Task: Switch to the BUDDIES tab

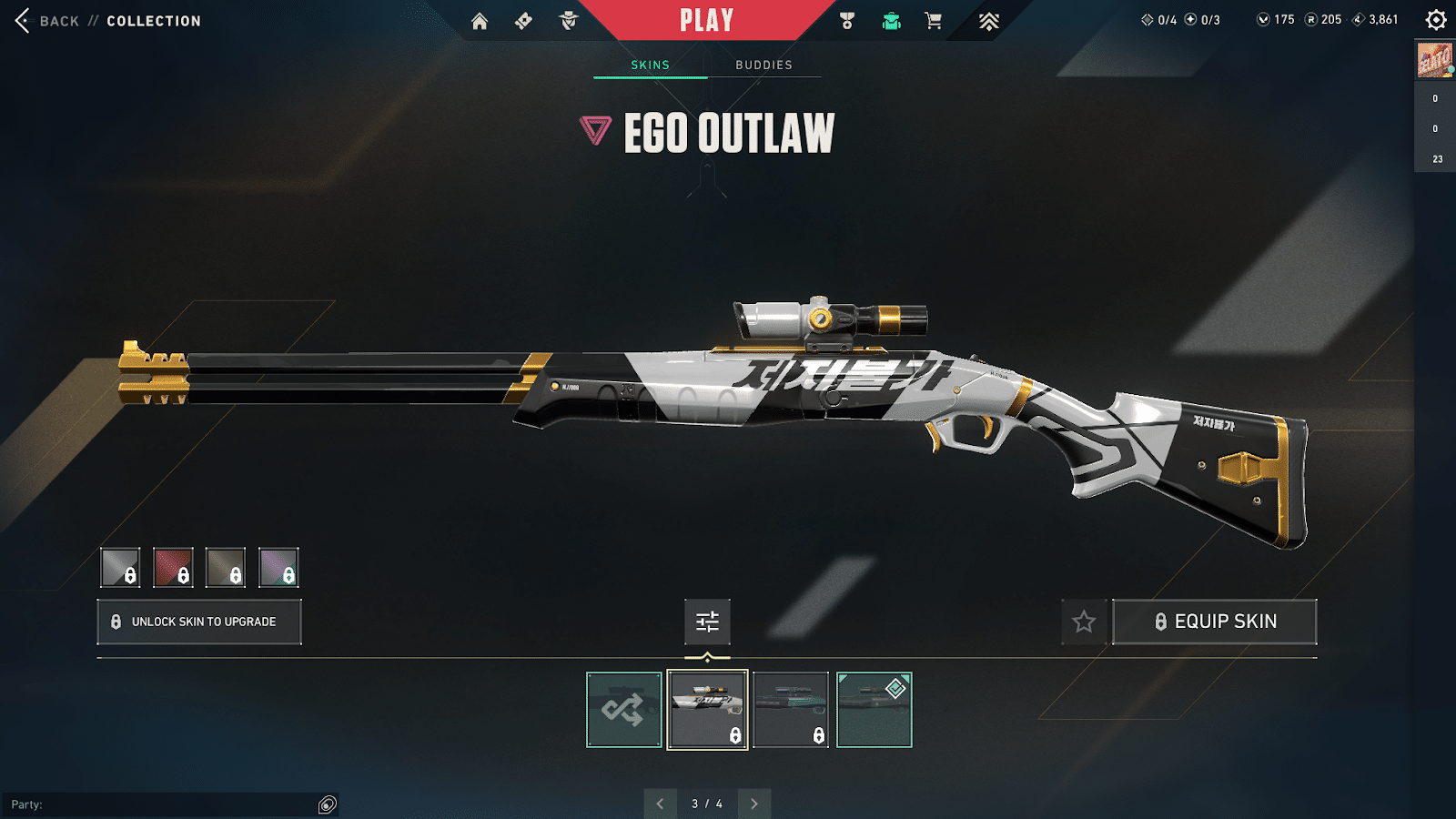Action: [x=764, y=64]
